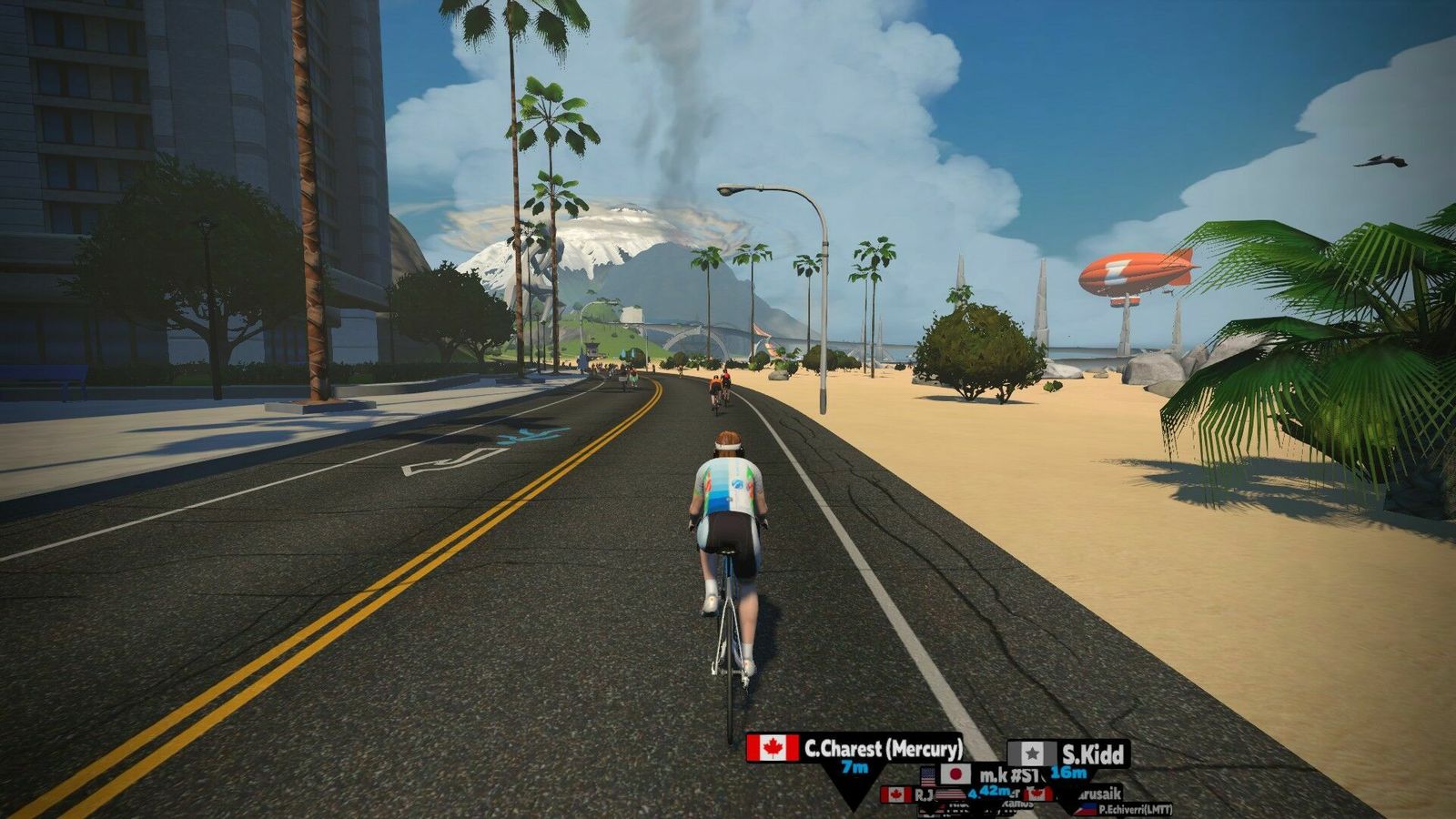Choose the m.k rider tag with Japan flag

[992, 775]
